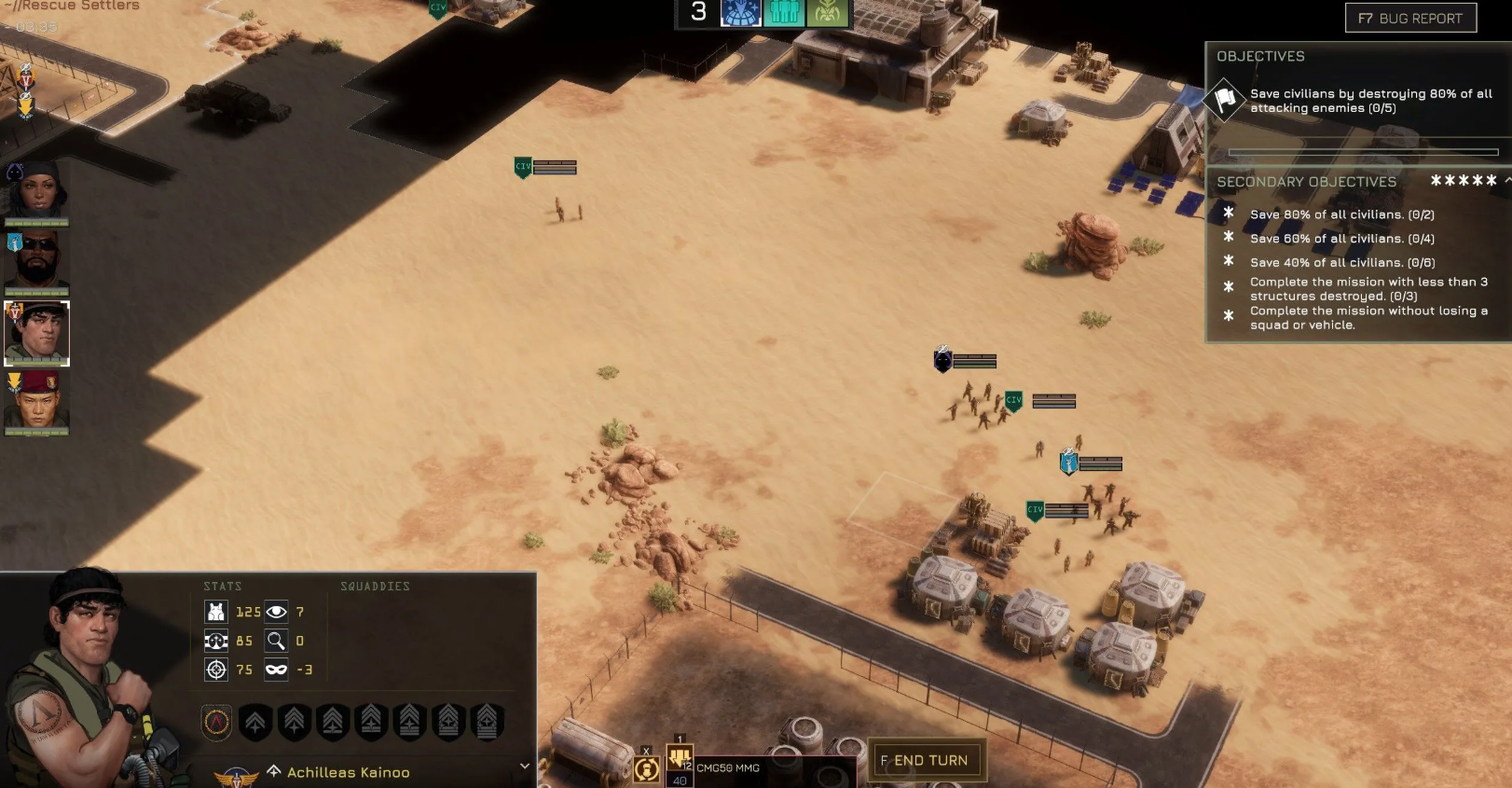This screenshot has height=788, width=1512.
Task: Select the sunglasses commander portrait
Action: tap(37, 261)
